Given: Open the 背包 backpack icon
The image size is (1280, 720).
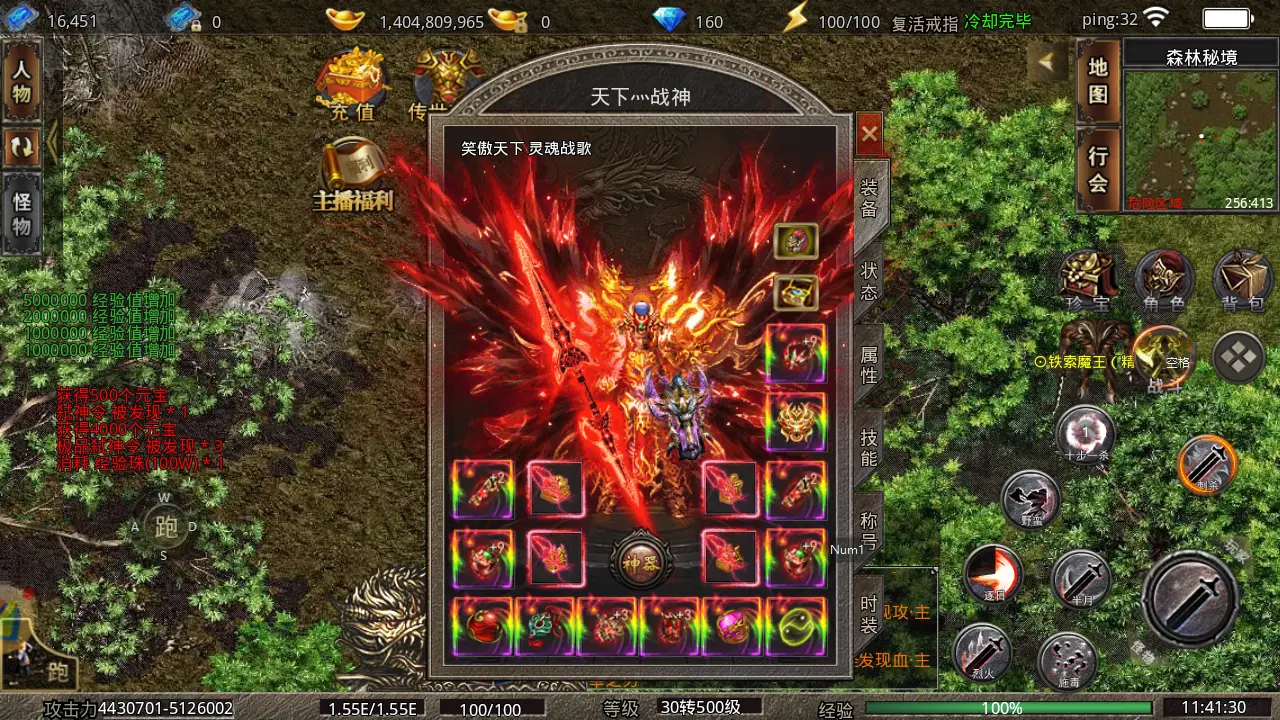Looking at the screenshot, I should [1242, 279].
